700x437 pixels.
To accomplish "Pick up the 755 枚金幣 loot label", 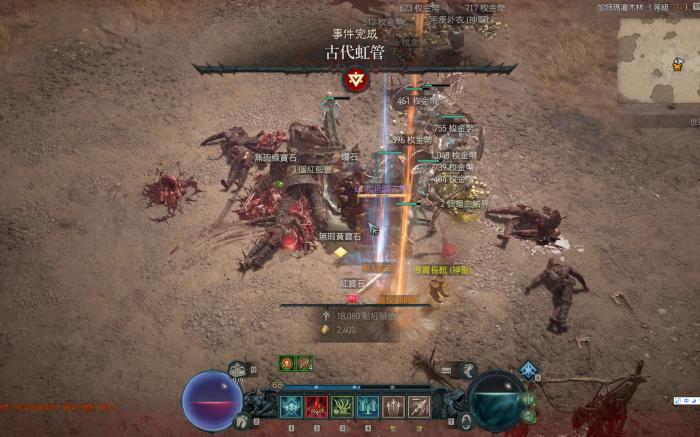I will click(x=454, y=129).
